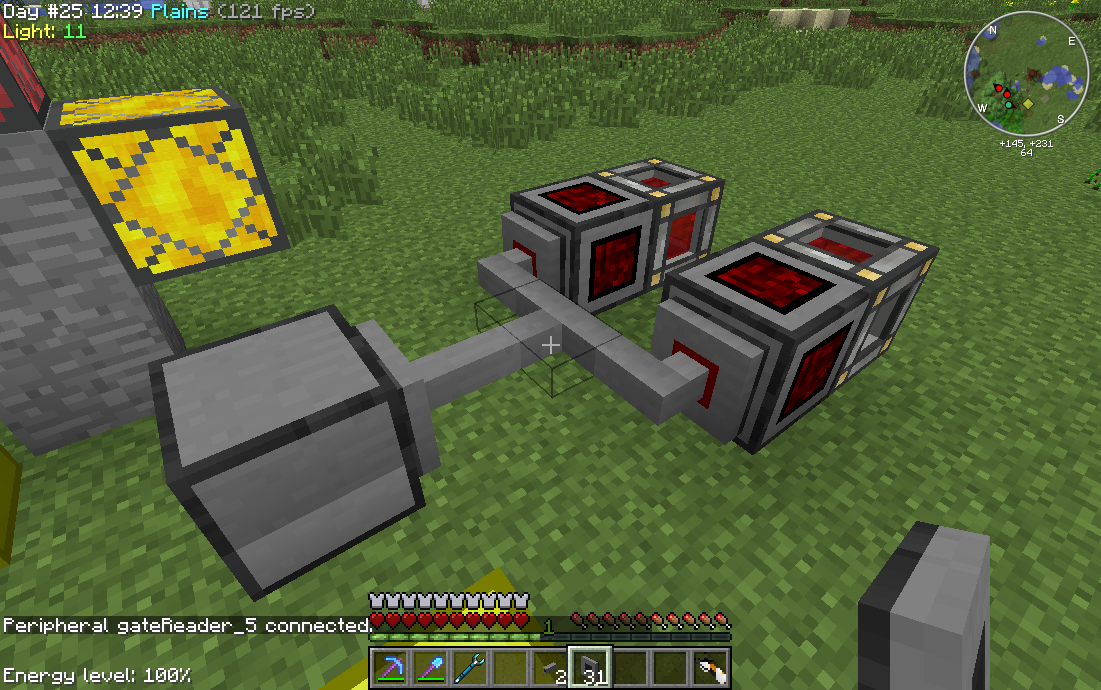Select the purple pickaxe hotbar slot
This screenshot has height=690, width=1101.
tap(391, 668)
